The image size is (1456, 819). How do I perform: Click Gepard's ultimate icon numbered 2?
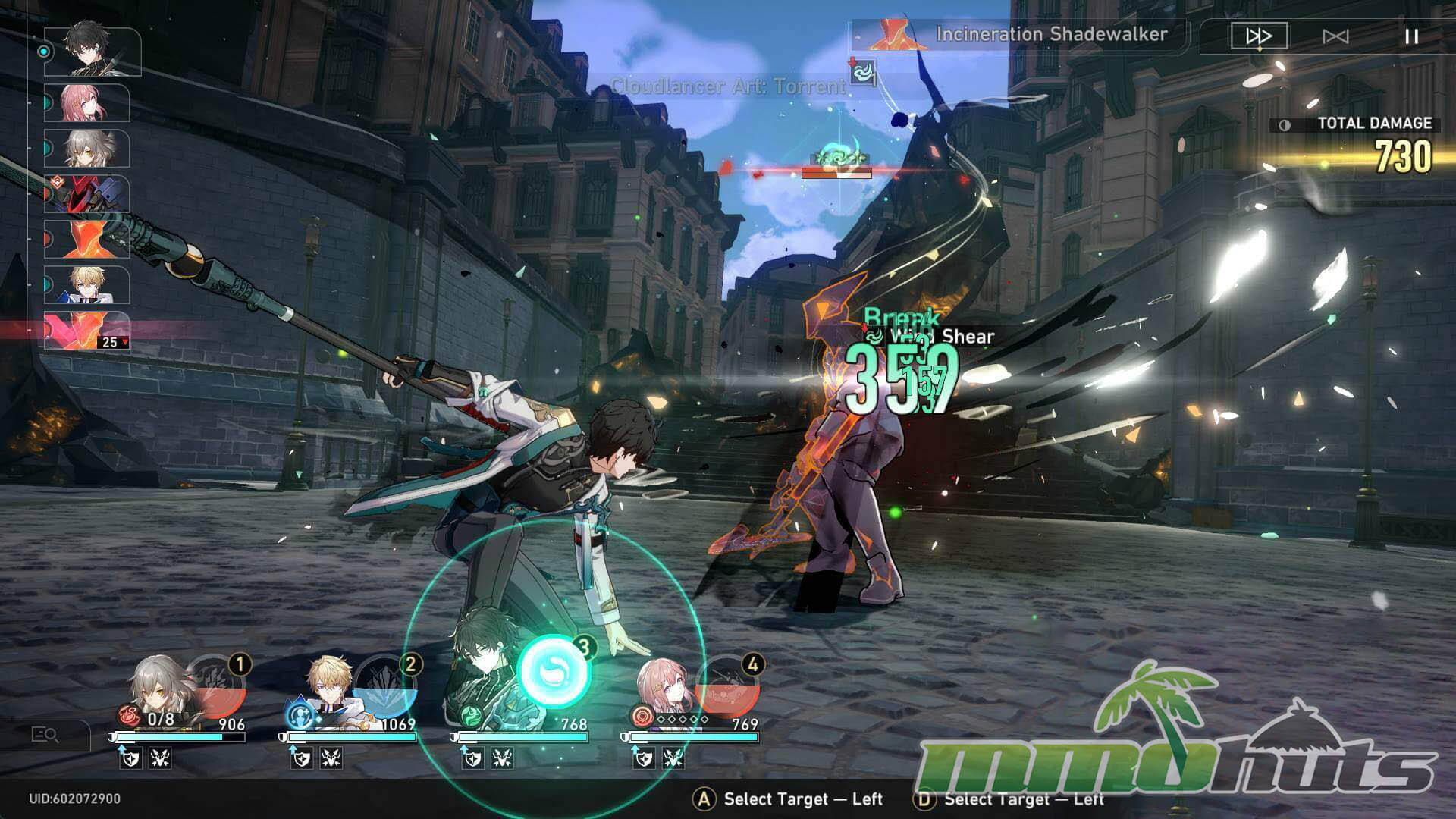(387, 686)
